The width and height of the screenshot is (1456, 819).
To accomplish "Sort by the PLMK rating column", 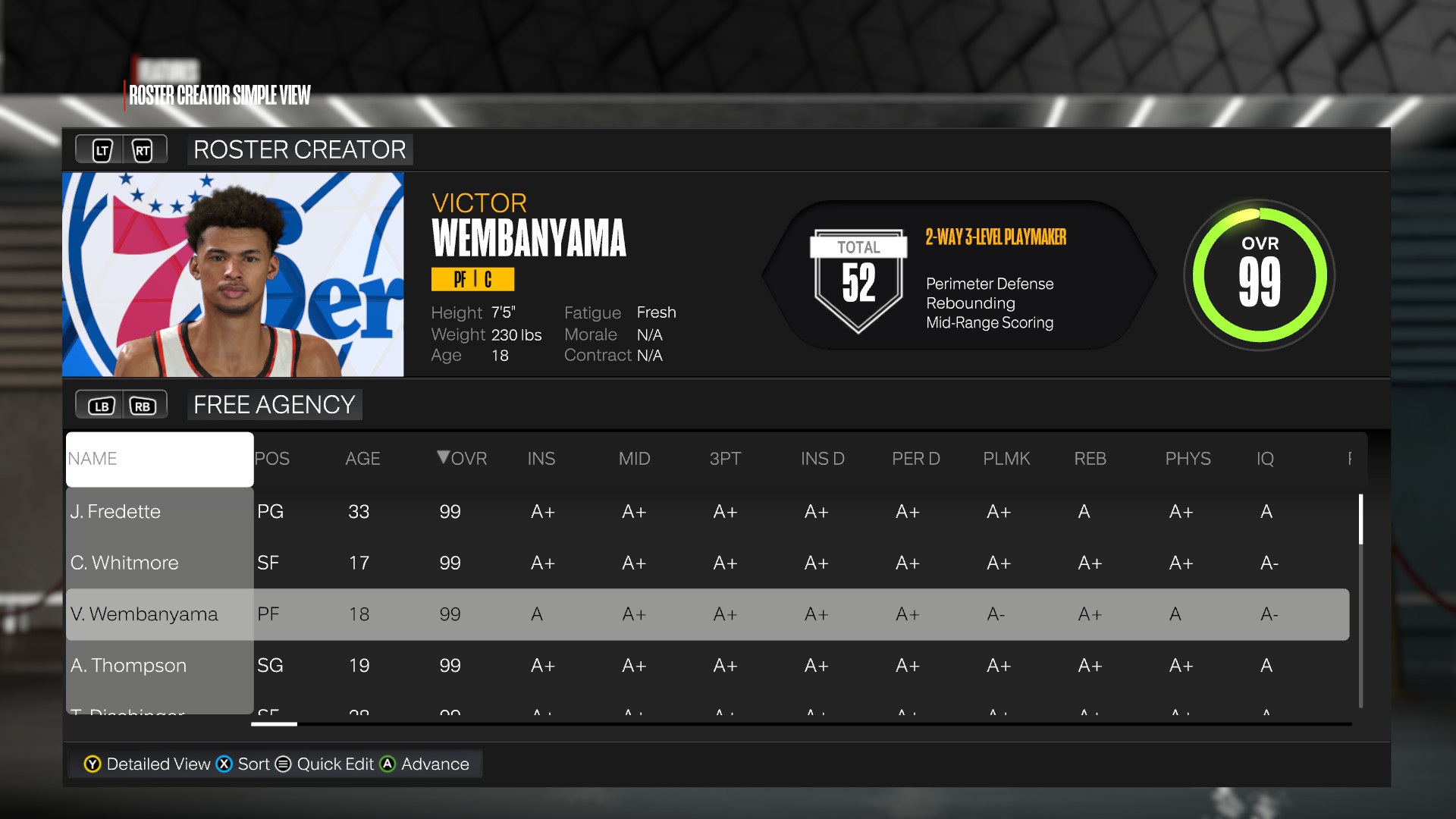I will (1006, 459).
